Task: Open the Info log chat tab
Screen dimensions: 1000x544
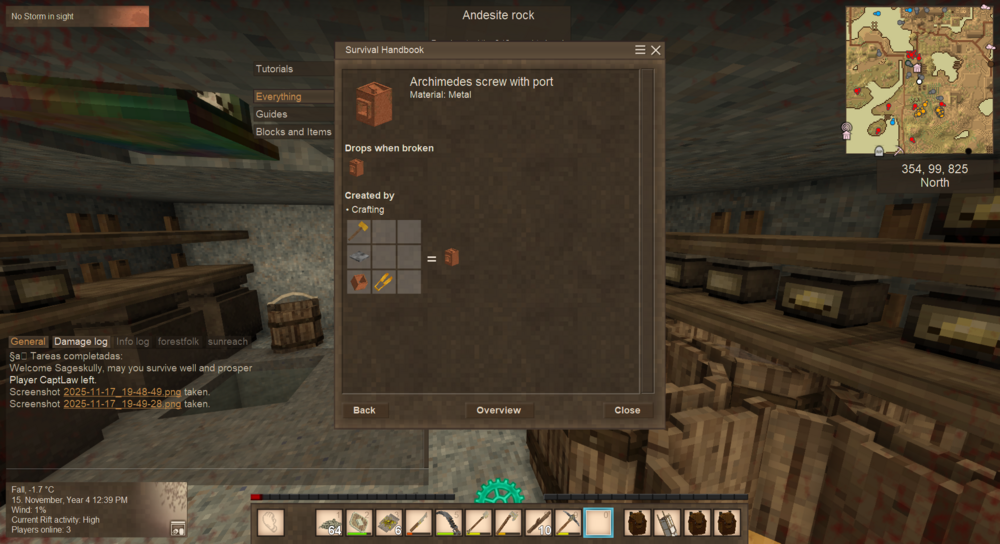Action: [x=133, y=342]
